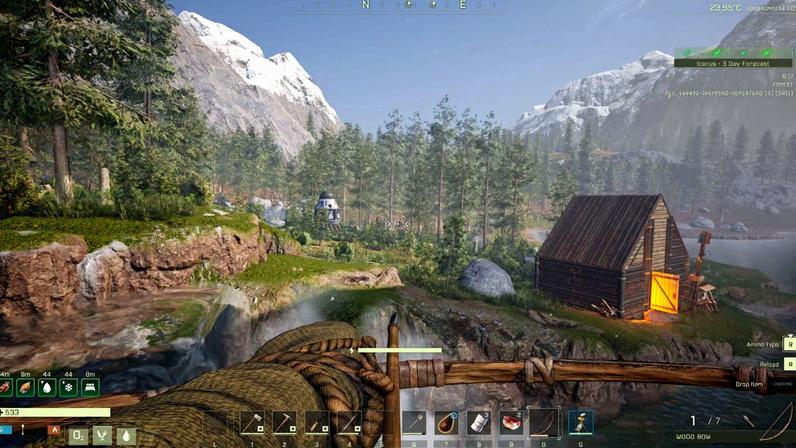Click the O2 oxygen indicator
The height and width of the screenshot is (448, 796).
click(78, 436)
